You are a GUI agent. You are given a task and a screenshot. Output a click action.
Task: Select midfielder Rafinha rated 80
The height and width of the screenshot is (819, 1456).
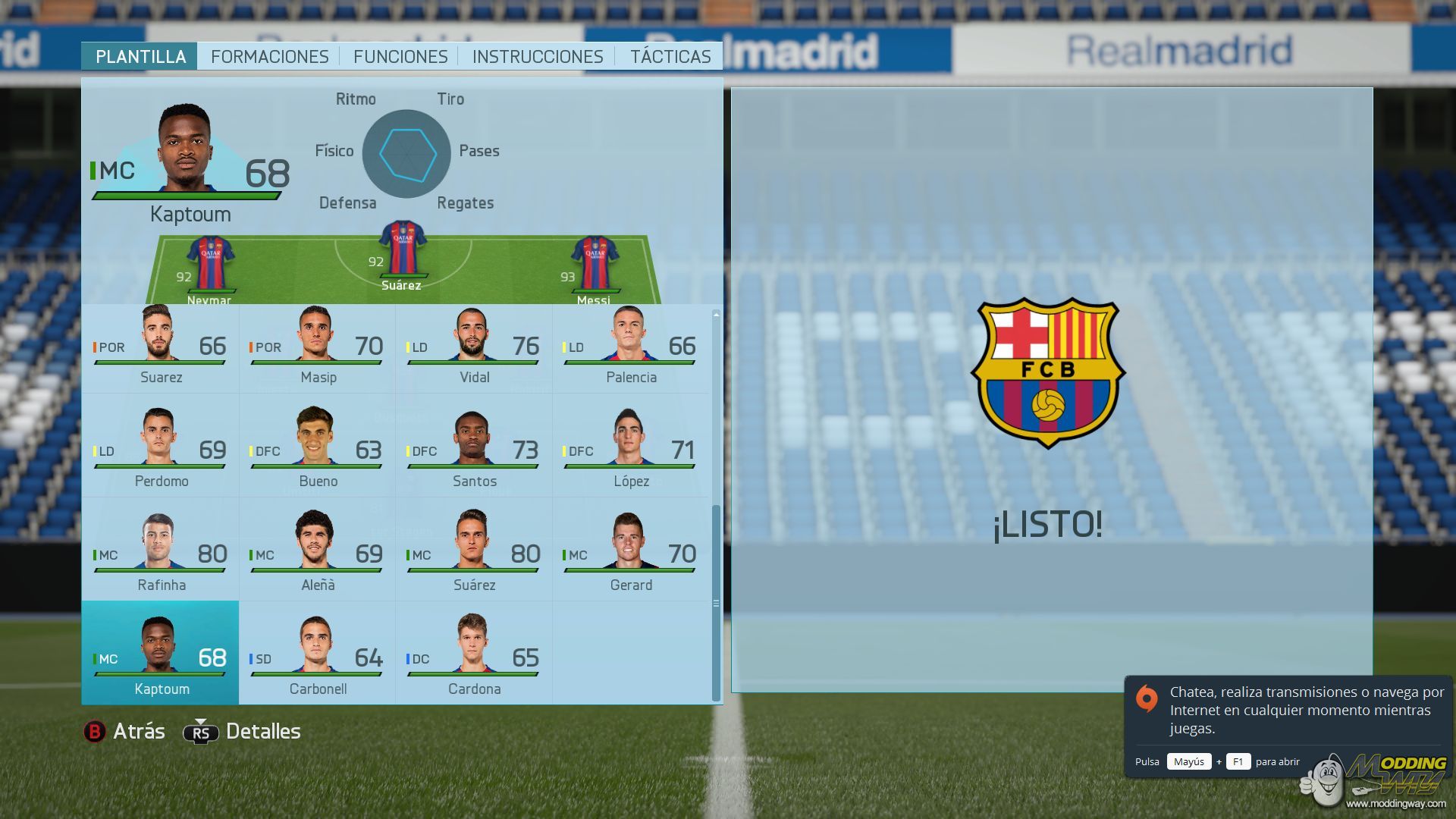click(161, 555)
